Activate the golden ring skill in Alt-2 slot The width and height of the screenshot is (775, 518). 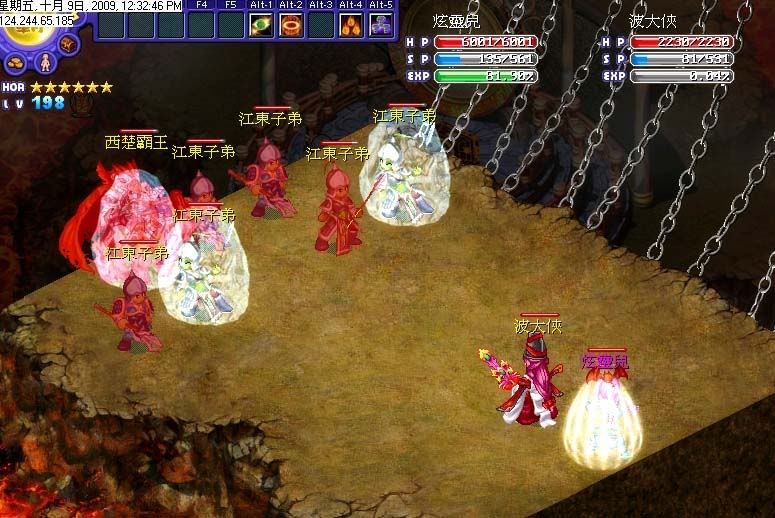(x=291, y=25)
